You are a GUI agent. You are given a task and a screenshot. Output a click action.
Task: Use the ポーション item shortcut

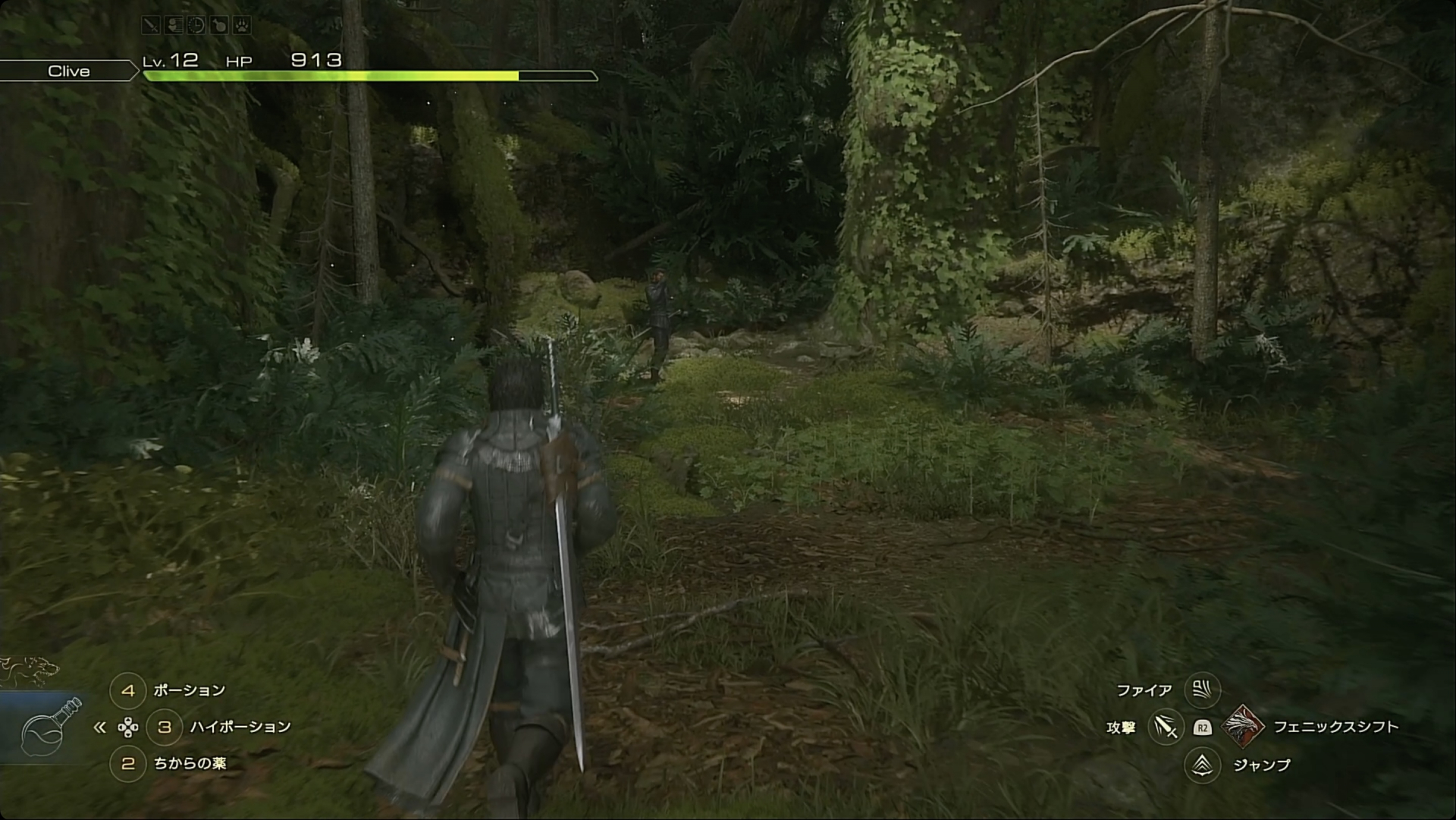128,690
